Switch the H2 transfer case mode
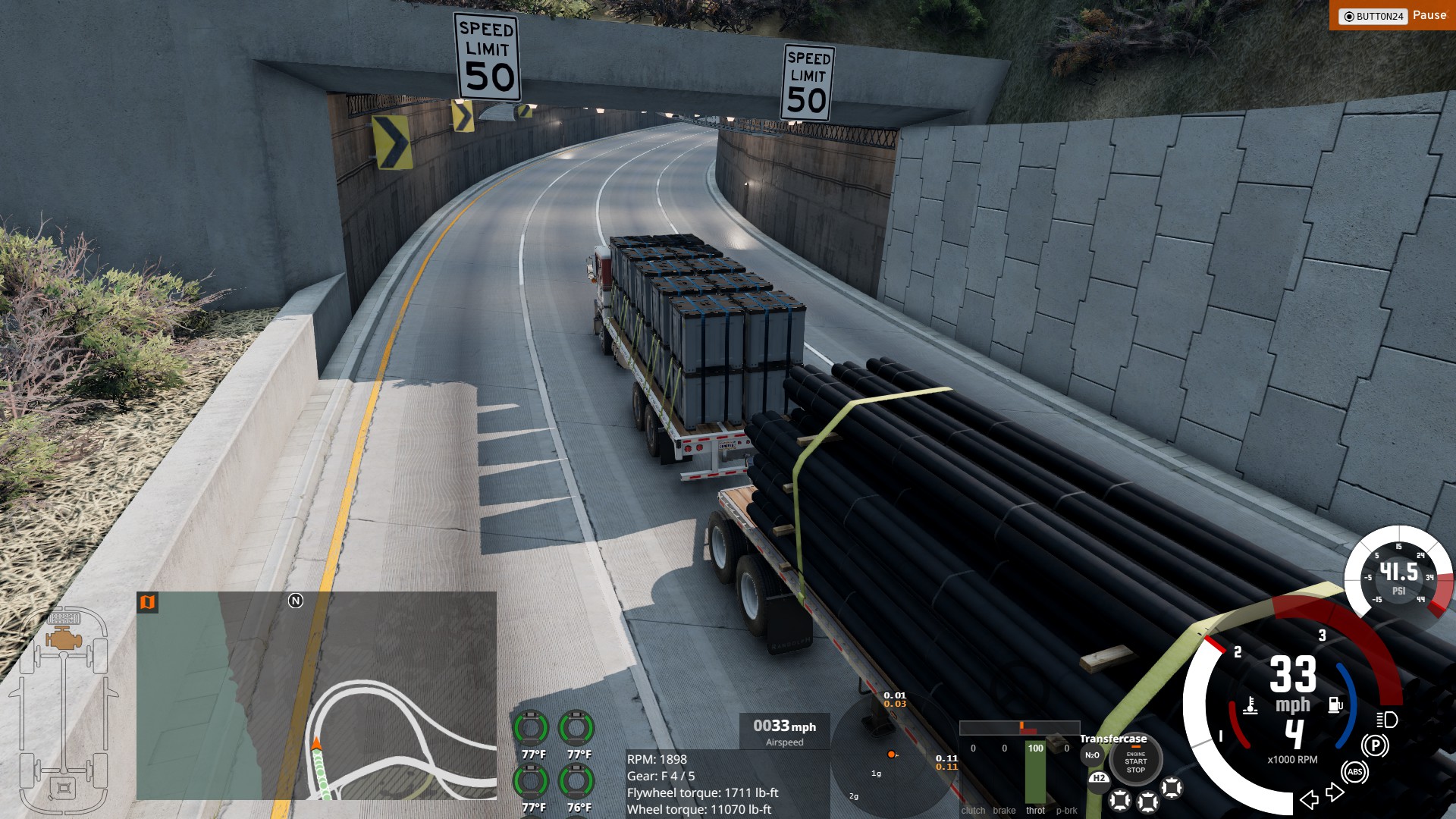This screenshot has width=1456, height=819. tap(1099, 779)
